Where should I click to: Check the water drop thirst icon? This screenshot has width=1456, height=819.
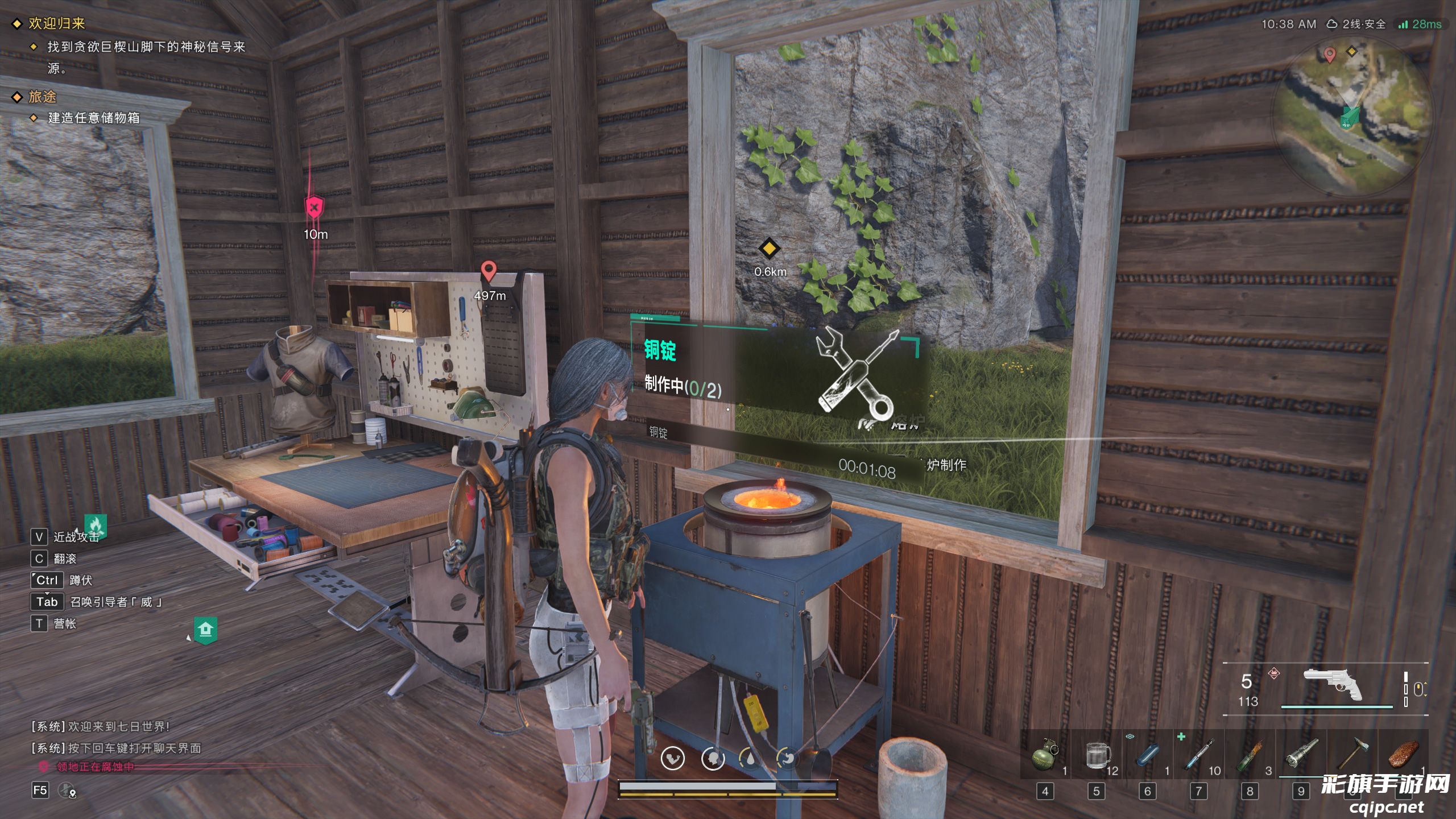(x=750, y=759)
